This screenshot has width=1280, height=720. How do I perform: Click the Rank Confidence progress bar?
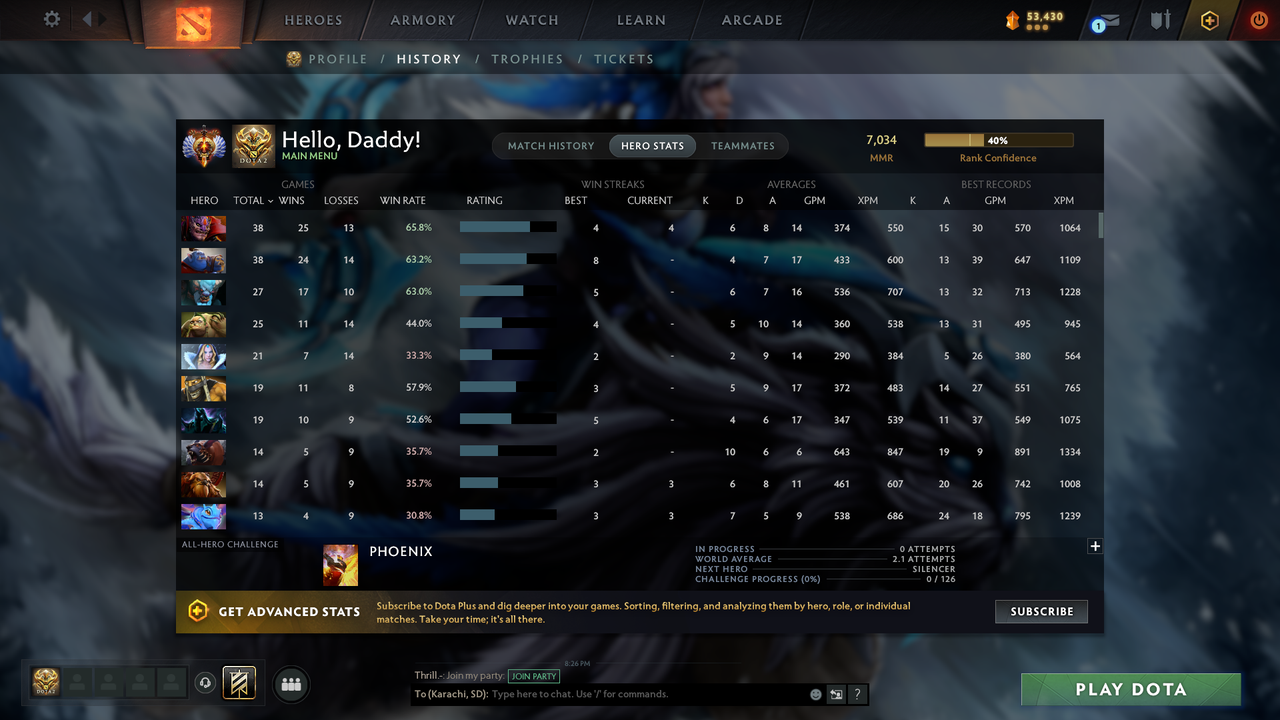(x=999, y=140)
